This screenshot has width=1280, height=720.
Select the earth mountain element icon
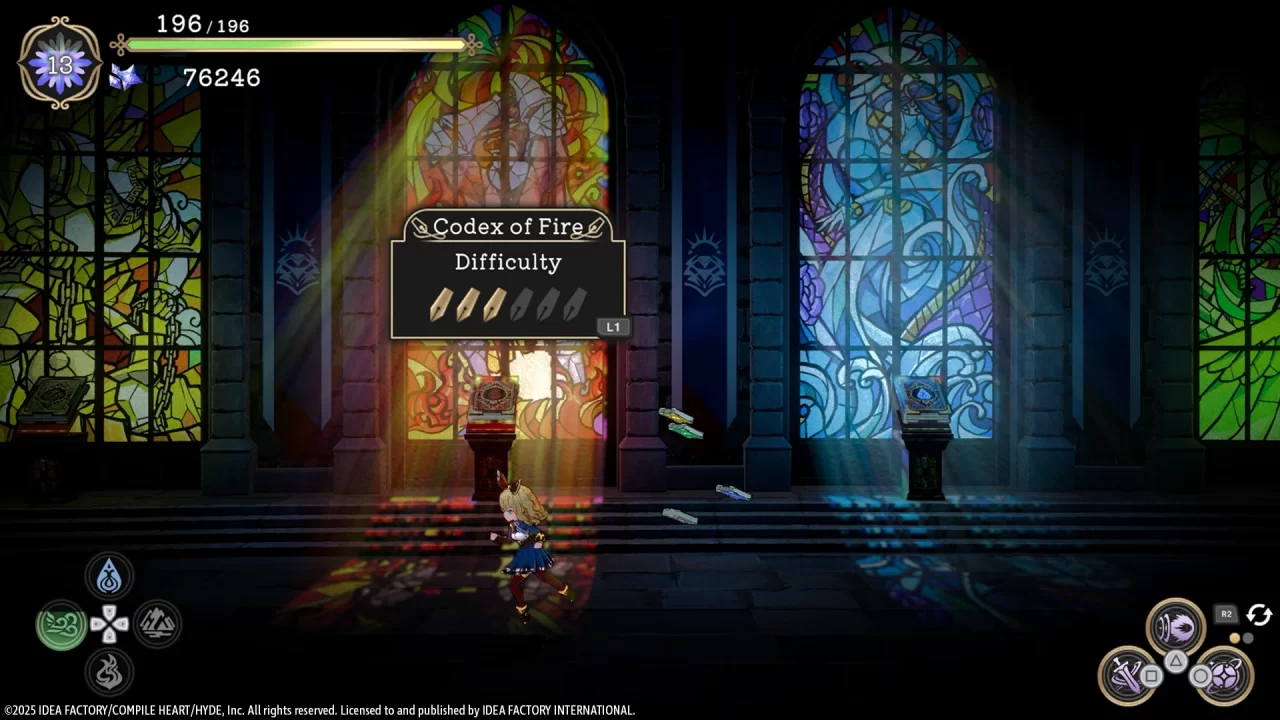tap(156, 622)
